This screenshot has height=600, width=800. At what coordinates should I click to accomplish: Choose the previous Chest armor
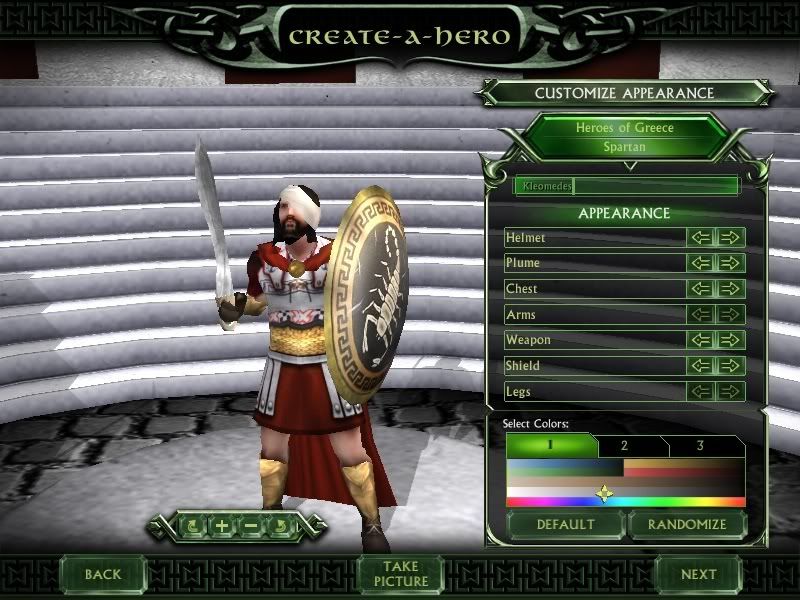pos(702,289)
